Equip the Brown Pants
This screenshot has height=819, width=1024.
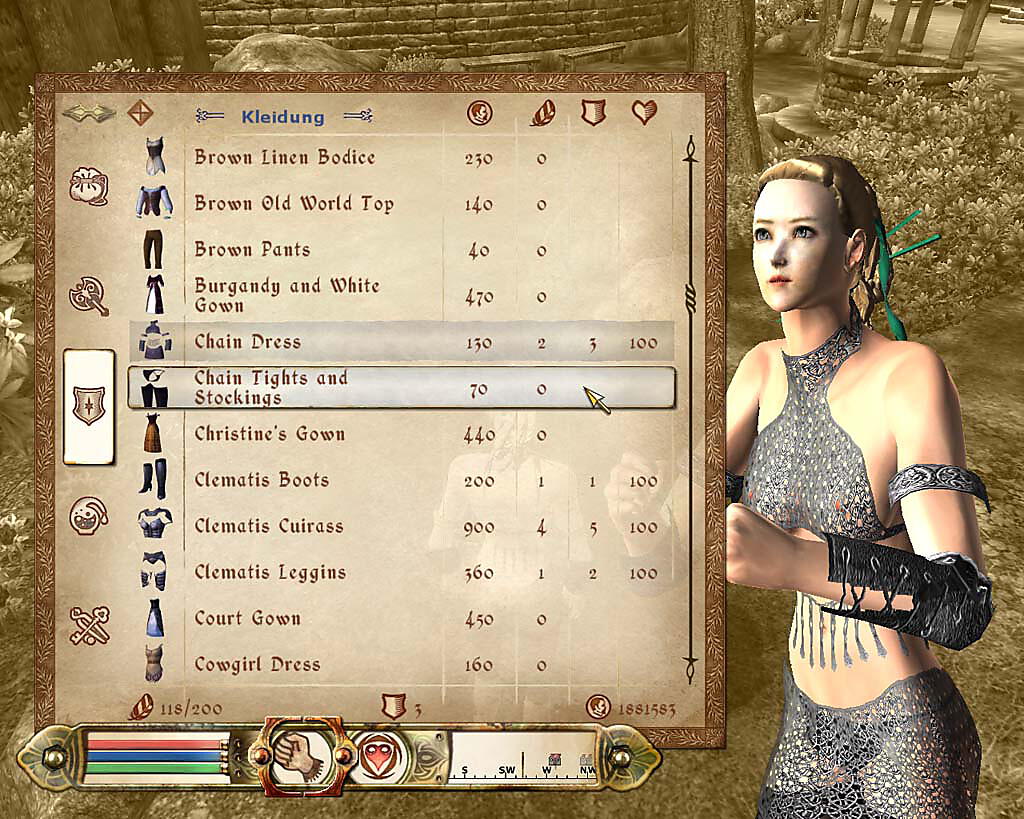click(x=252, y=250)
